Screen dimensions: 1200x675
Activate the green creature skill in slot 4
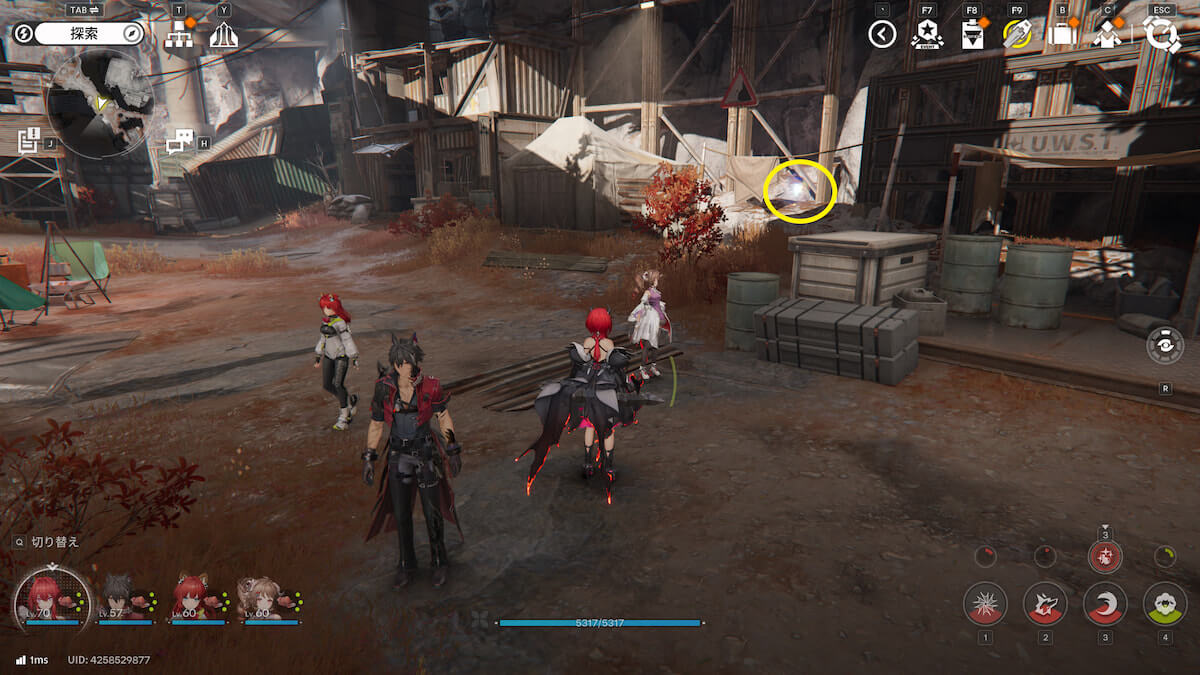click(x=1165, y=603)
